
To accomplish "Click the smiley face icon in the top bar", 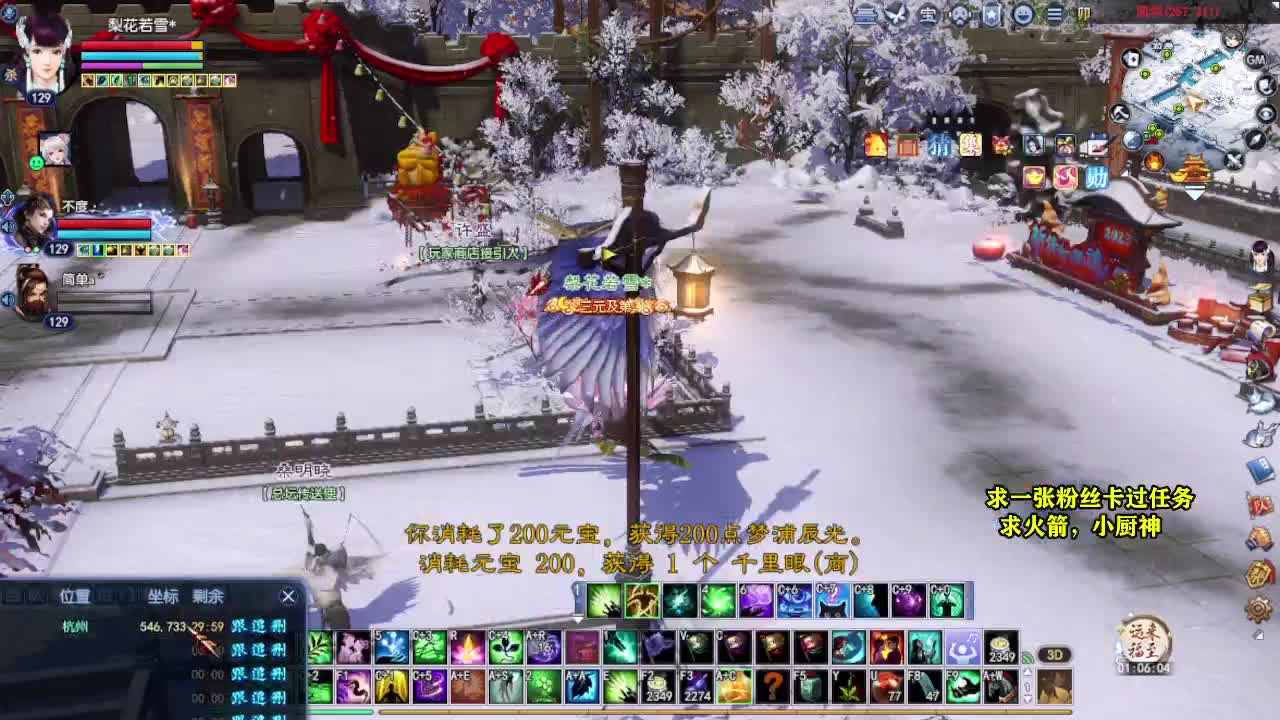I will [x=1021, y=15].
